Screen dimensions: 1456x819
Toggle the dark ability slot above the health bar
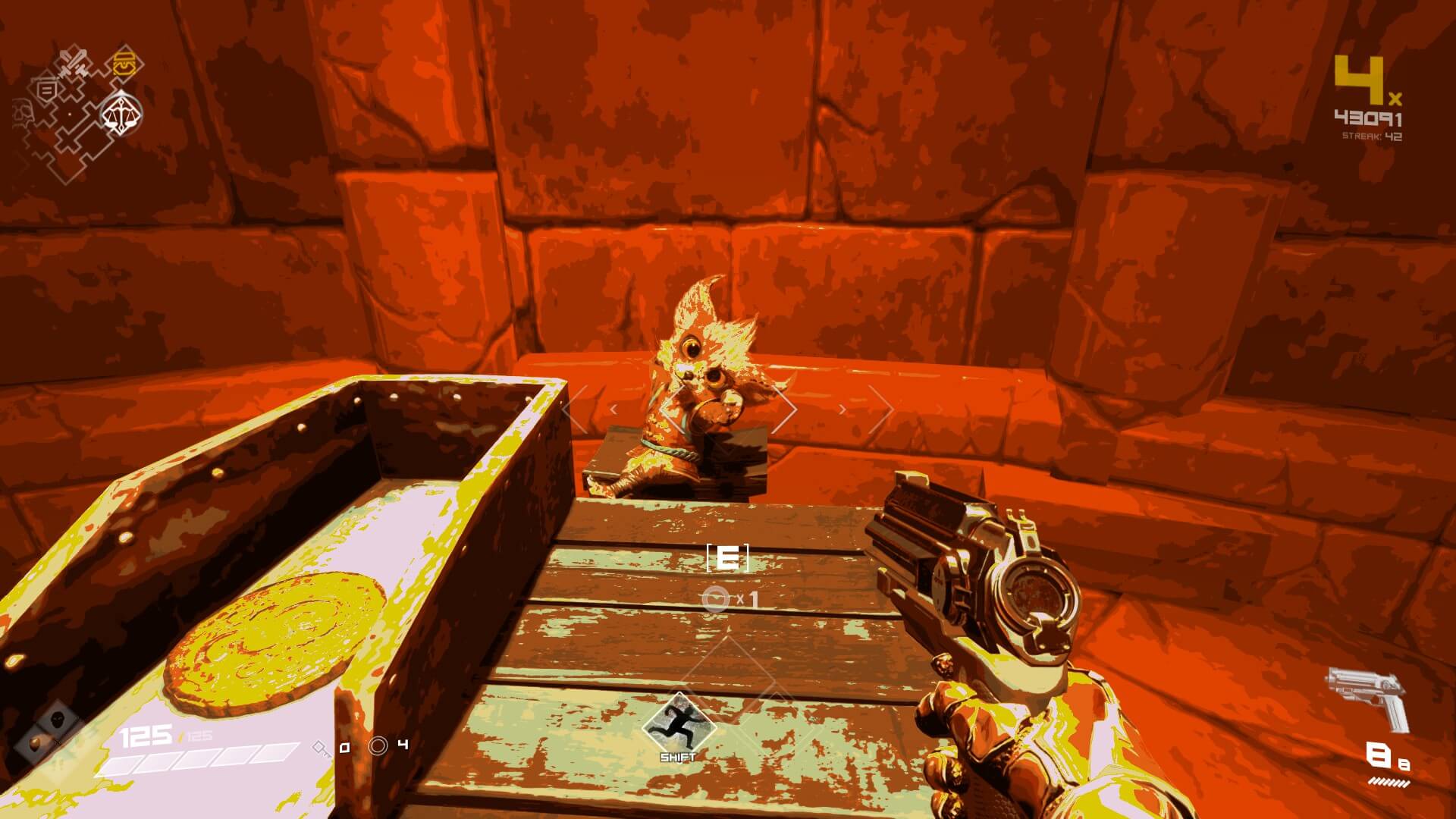[x=58, y=720]
